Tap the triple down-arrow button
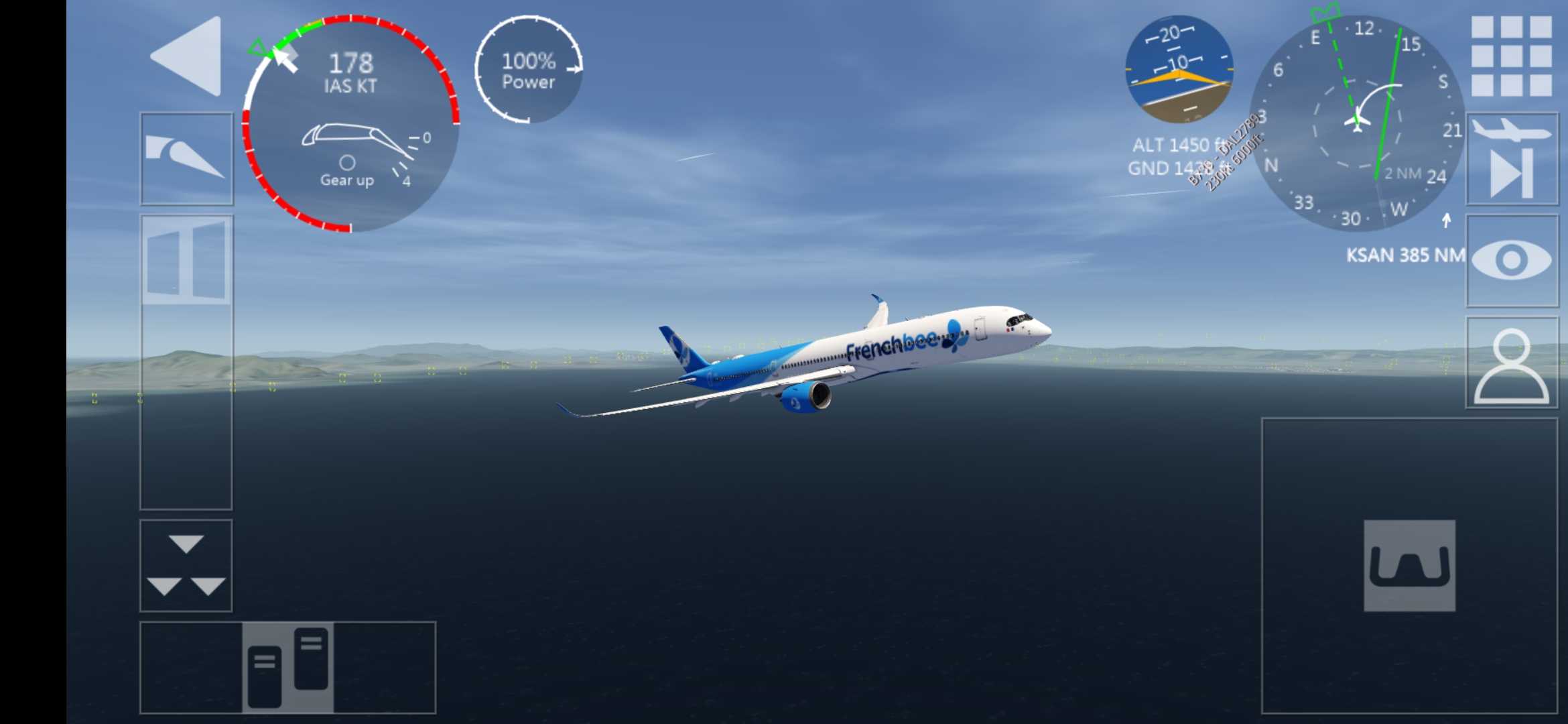 click(x=186, y=565)
